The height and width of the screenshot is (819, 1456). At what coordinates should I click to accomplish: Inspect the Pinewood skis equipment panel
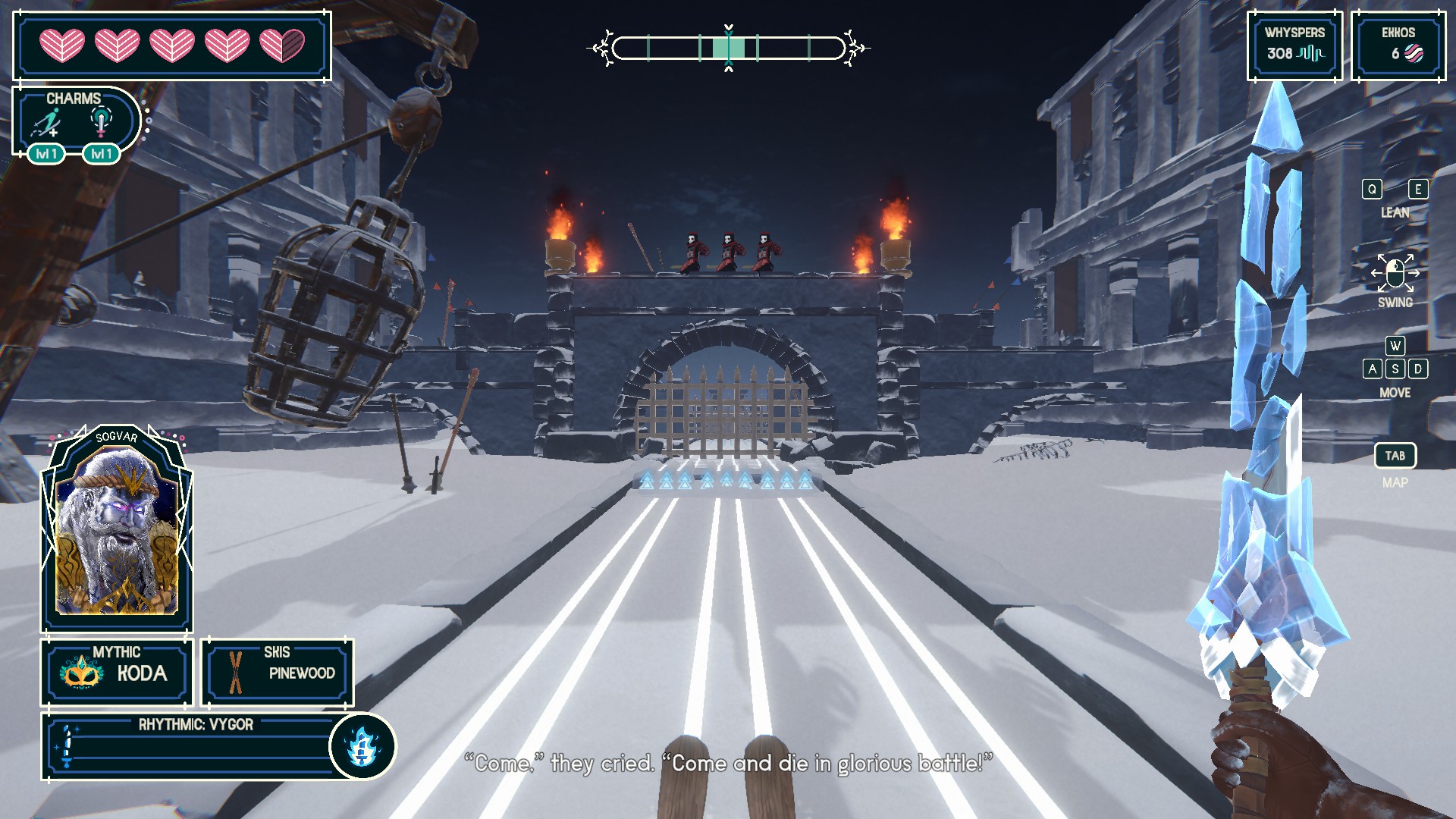point(277,672)
